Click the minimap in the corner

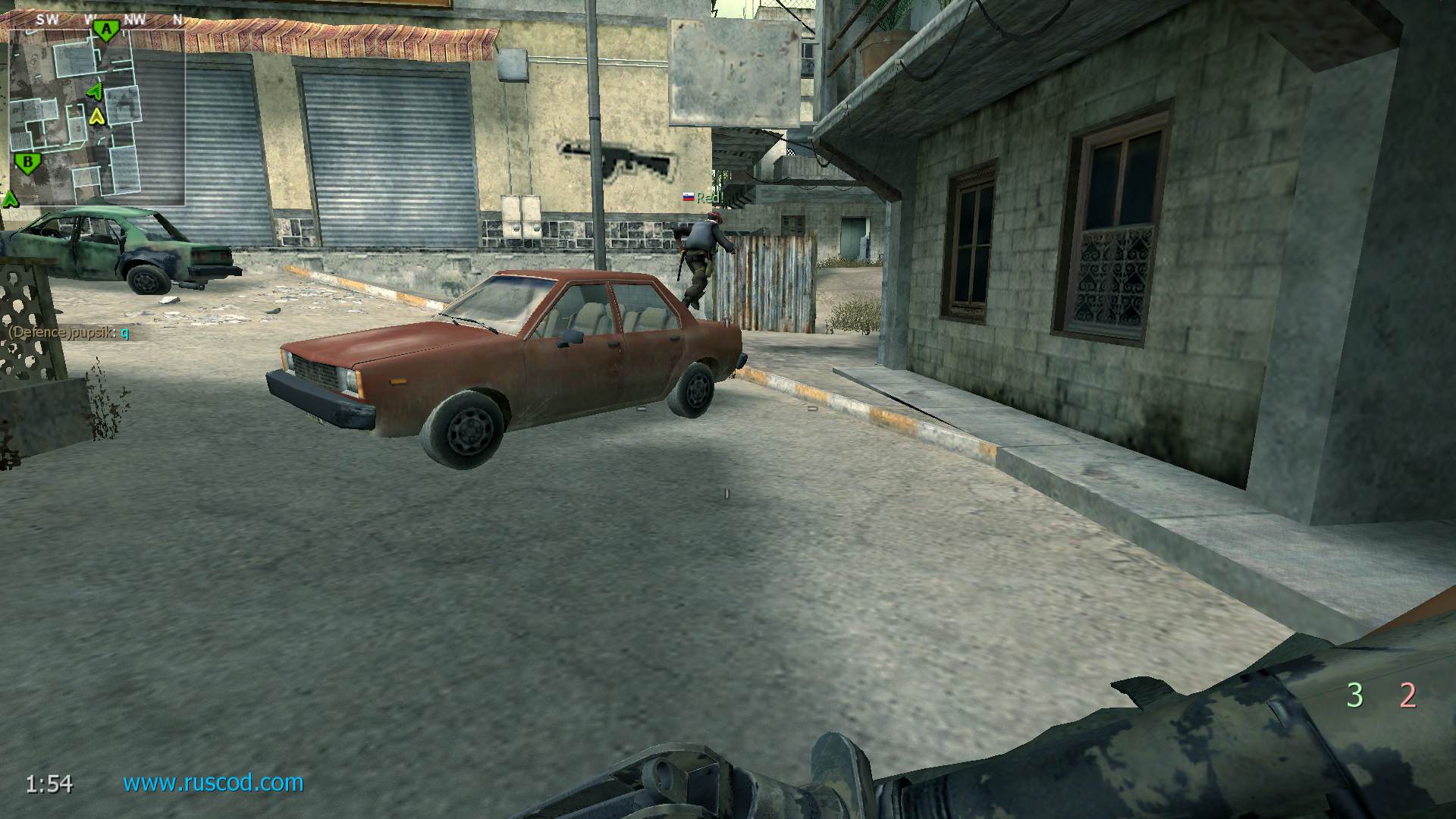click(x=96, y=118)
